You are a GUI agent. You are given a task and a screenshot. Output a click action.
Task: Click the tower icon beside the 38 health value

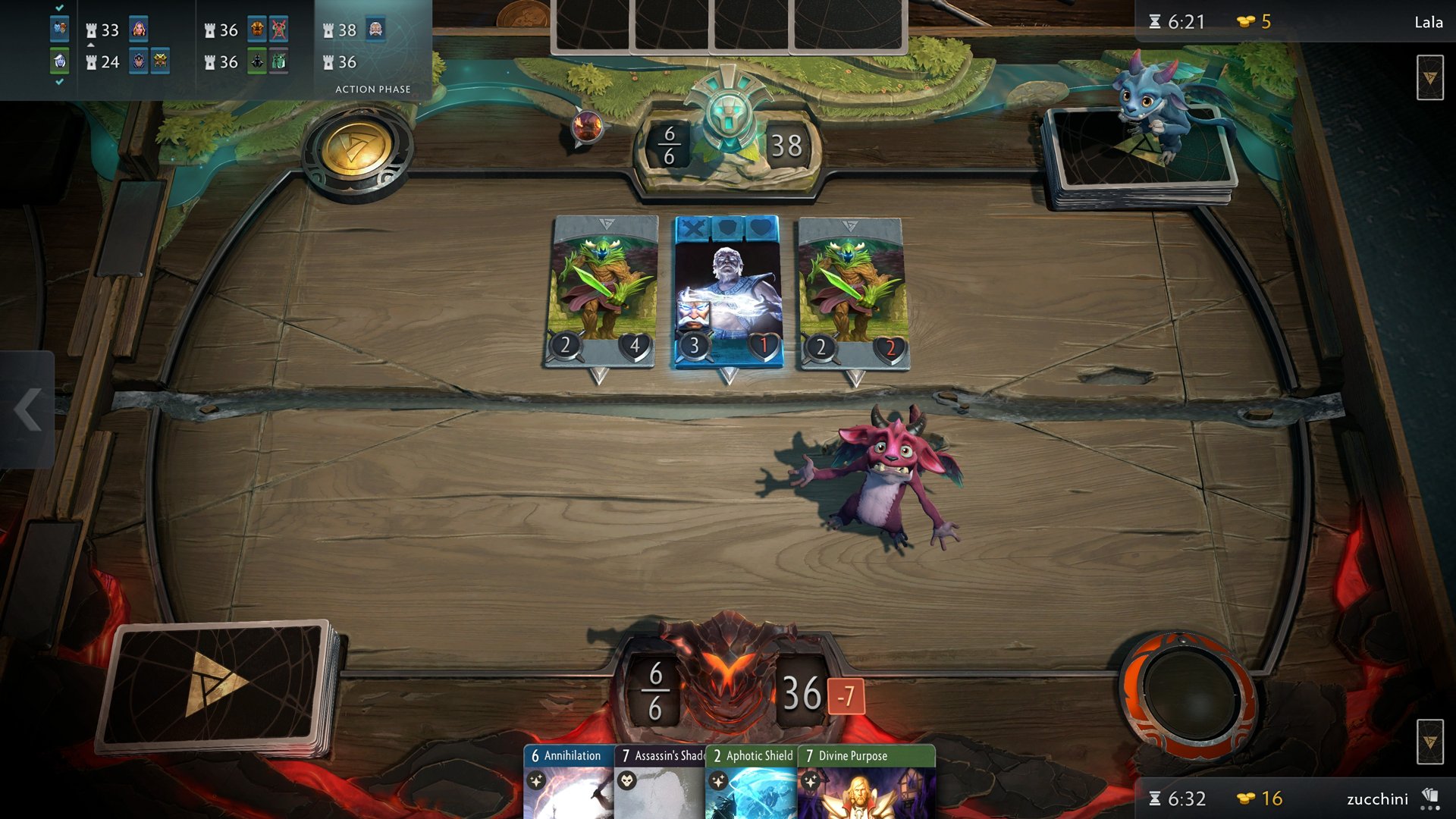328,30
